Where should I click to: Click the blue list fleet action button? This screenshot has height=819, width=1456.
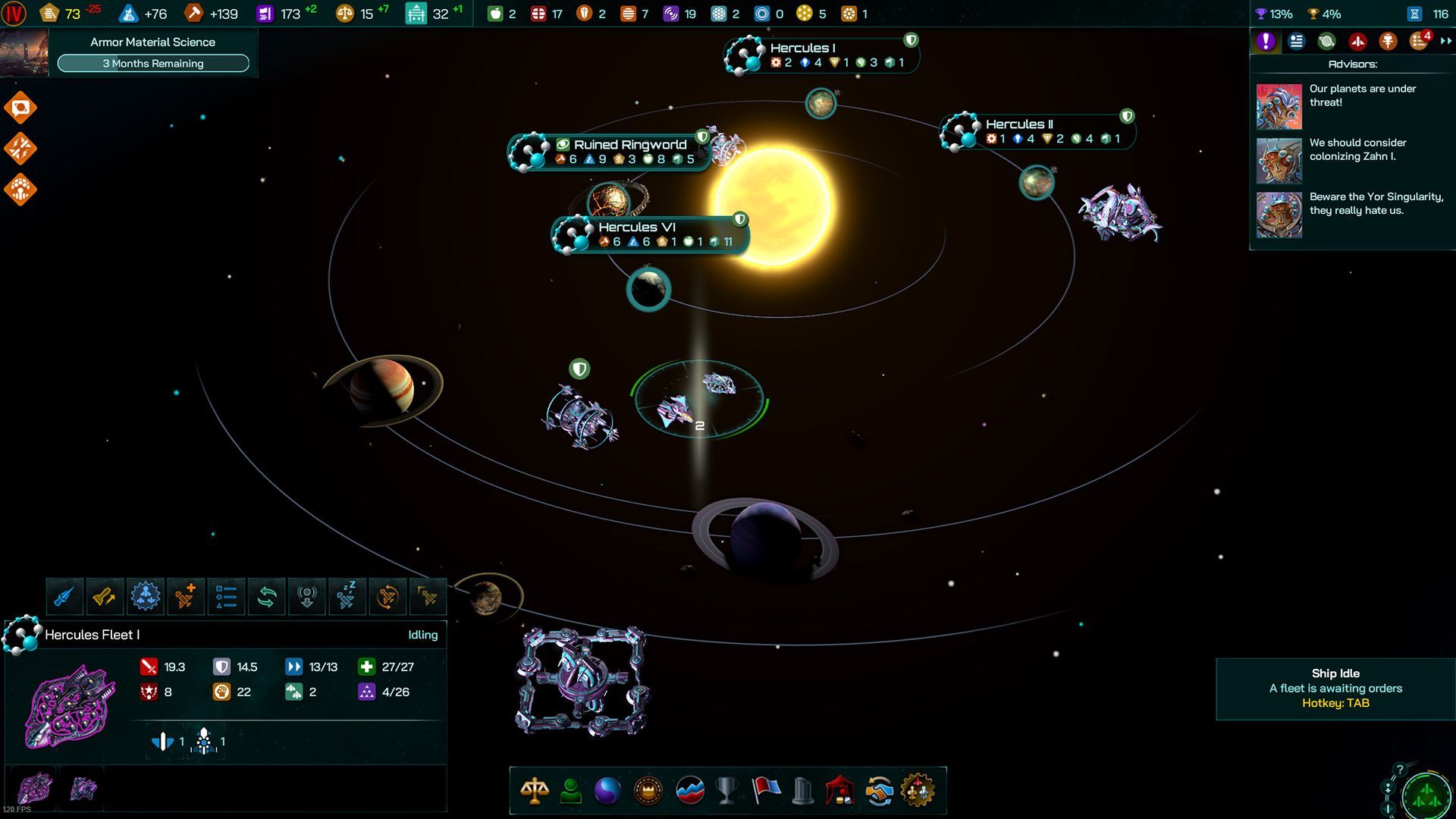[226, 597]
